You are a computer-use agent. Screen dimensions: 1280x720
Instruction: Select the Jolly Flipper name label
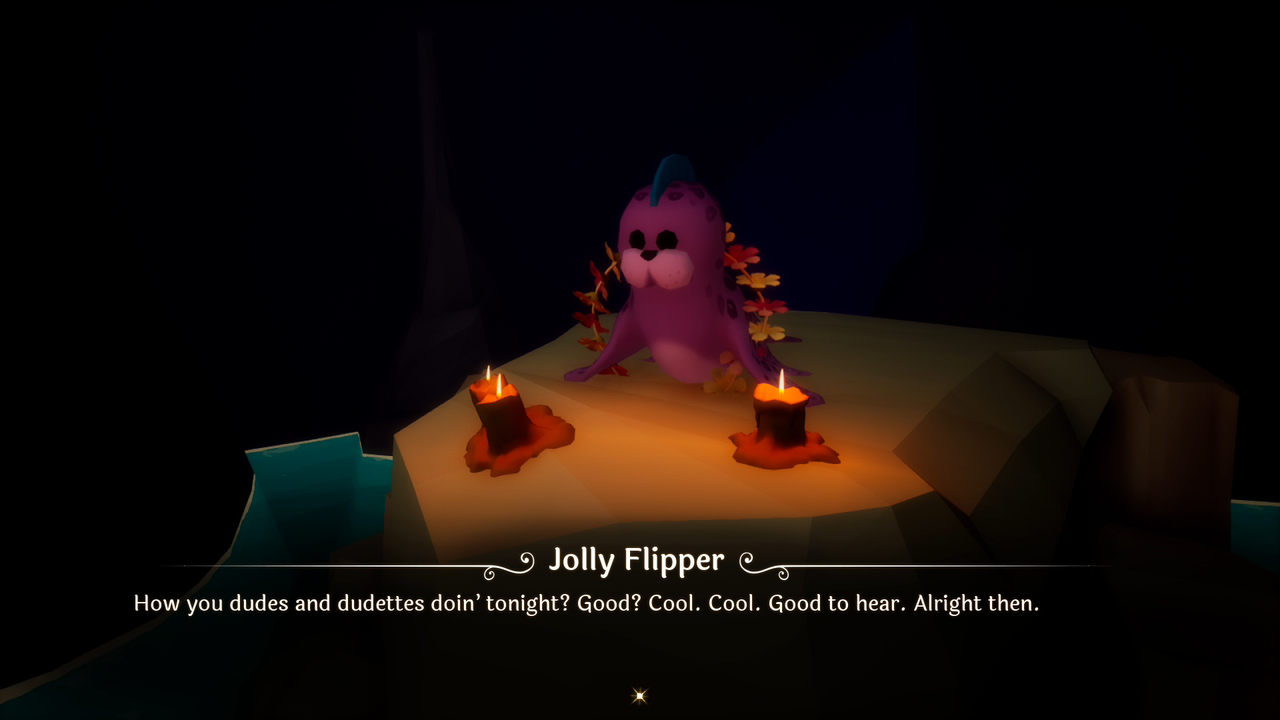pos(638,560)
